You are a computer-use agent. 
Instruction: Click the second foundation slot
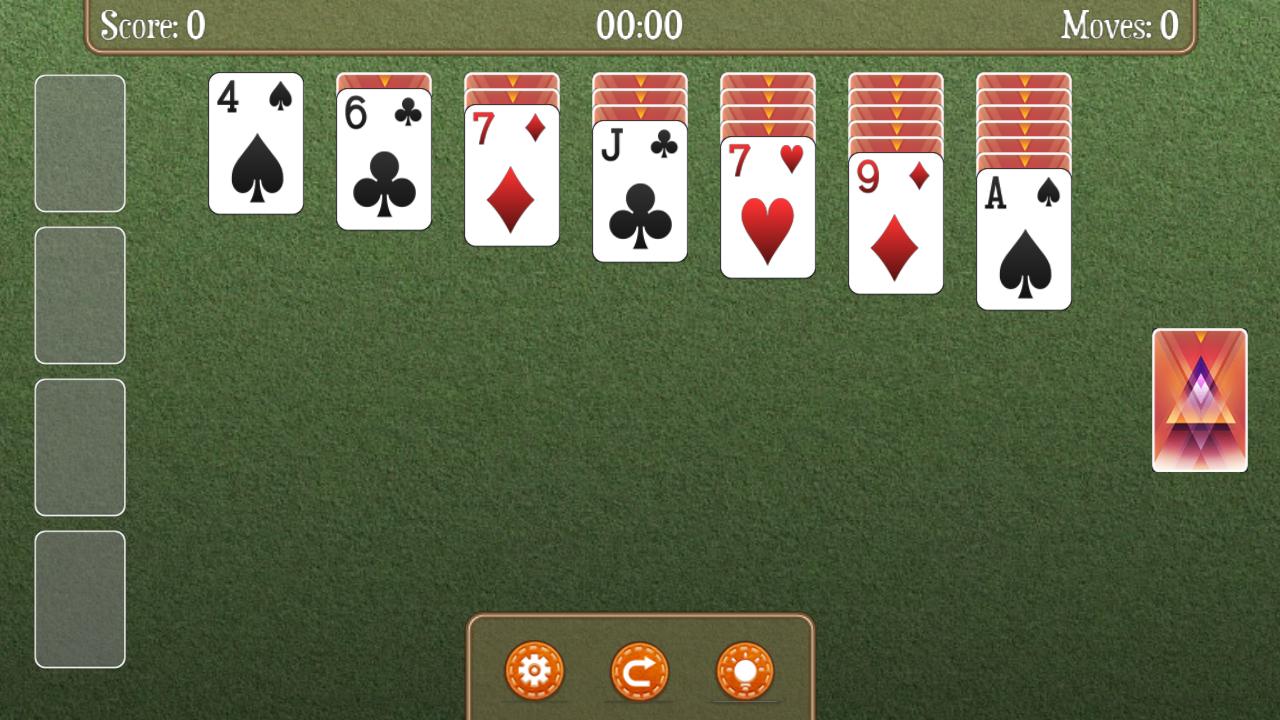pyautogui.click(x=80, y=295)
